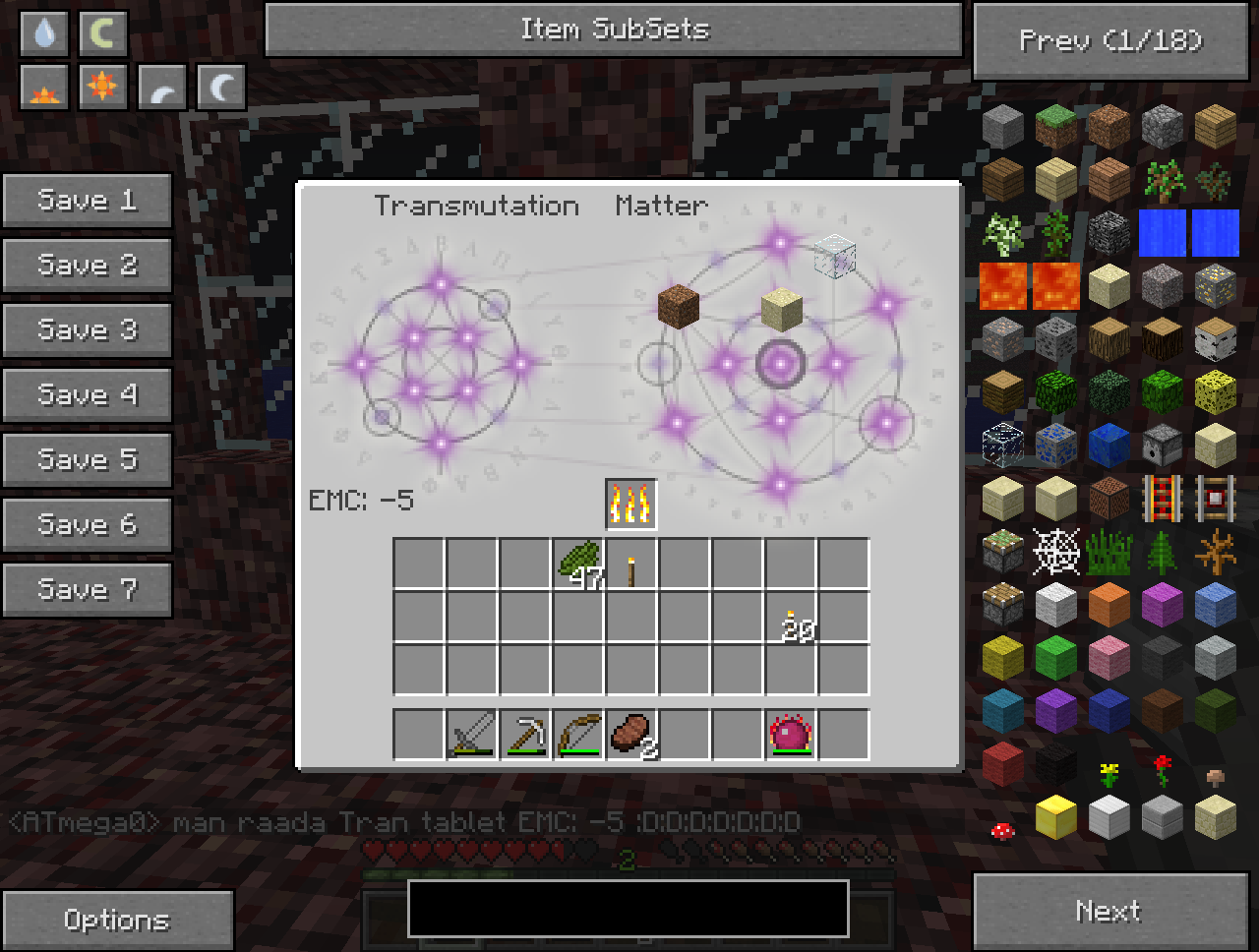This screenshot has width=1259, height=952.
Task: Open the Options menu
Action: [x=117, y=920]
